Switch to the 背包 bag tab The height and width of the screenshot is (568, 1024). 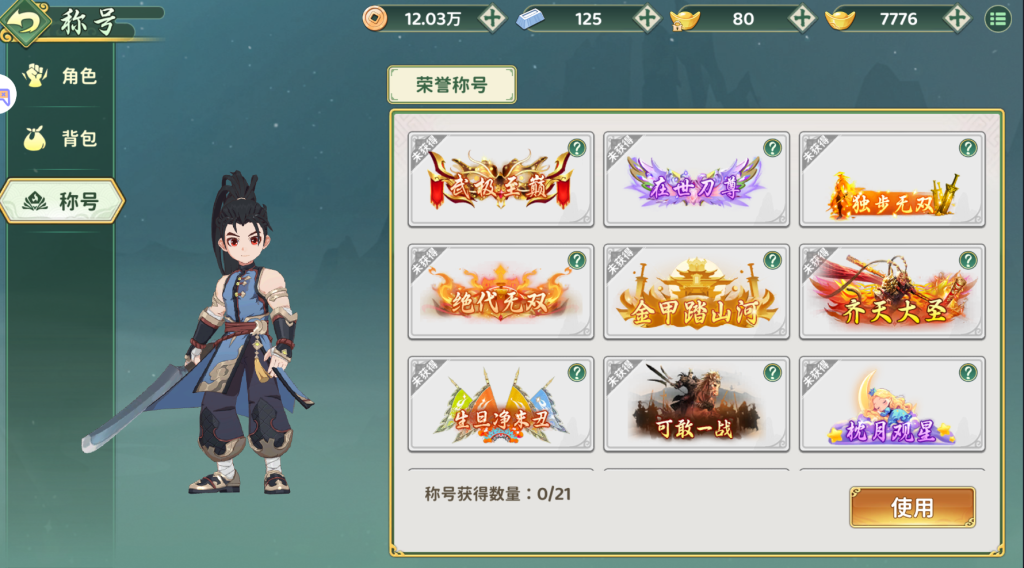click(62, 139)
